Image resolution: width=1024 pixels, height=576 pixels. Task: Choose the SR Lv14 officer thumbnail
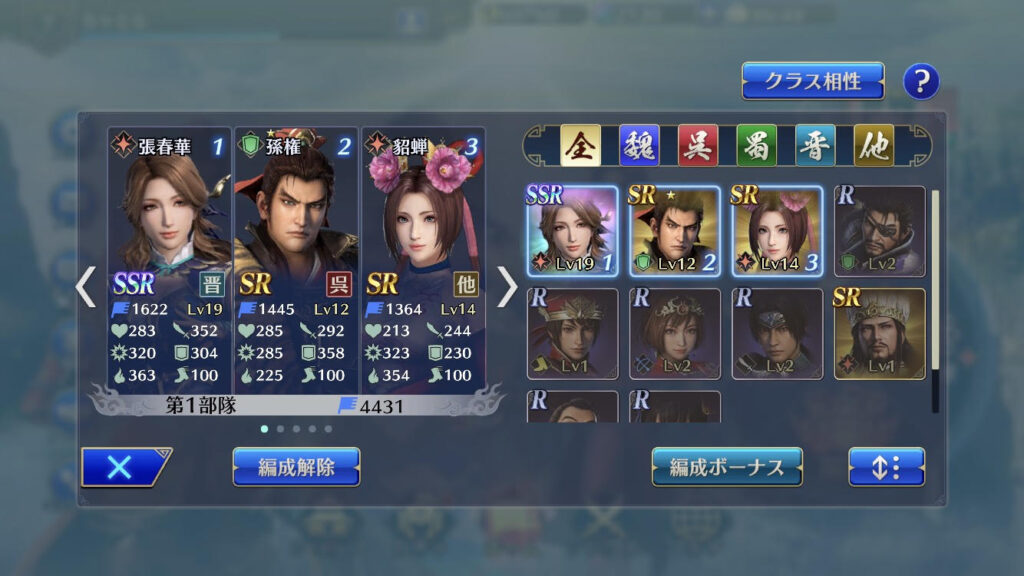pos(777,231)
